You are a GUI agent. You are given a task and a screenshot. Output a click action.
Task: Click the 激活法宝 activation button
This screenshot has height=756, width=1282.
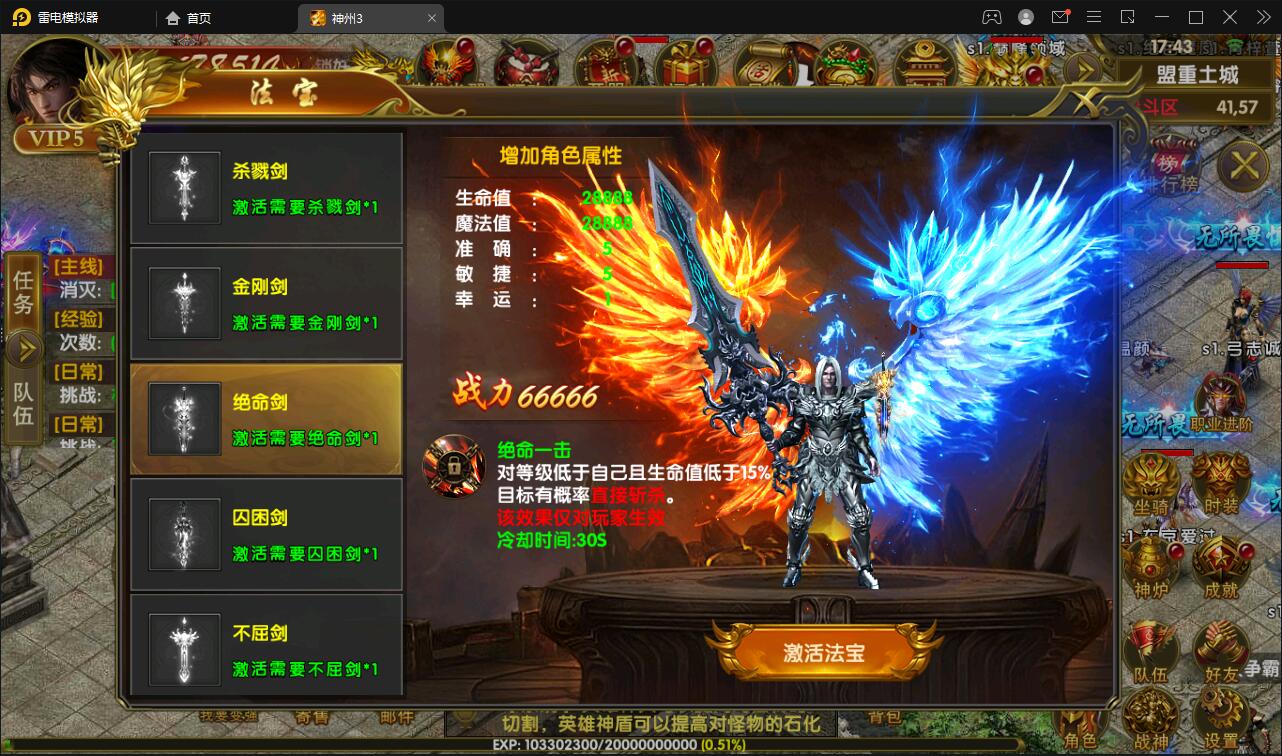pyautogui.click(x=825, y=650)
